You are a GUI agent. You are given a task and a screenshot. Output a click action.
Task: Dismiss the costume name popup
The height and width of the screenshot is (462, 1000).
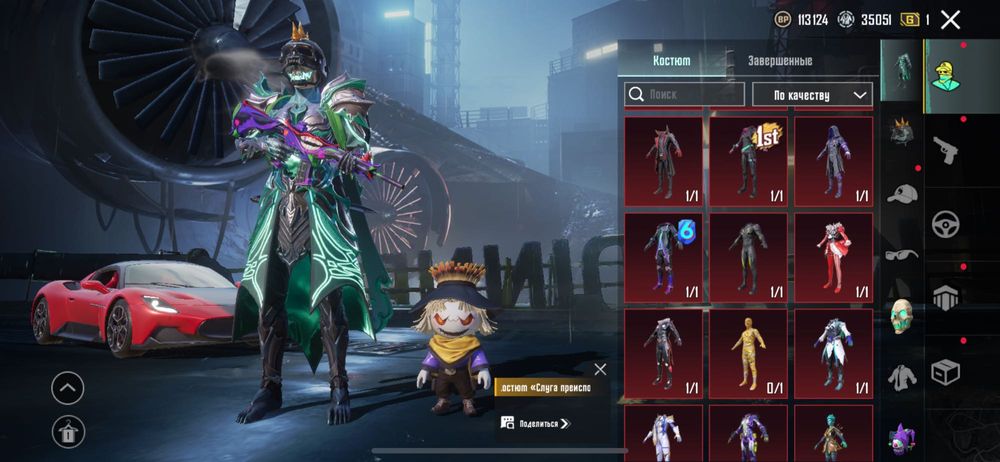(x=600, y=369)
